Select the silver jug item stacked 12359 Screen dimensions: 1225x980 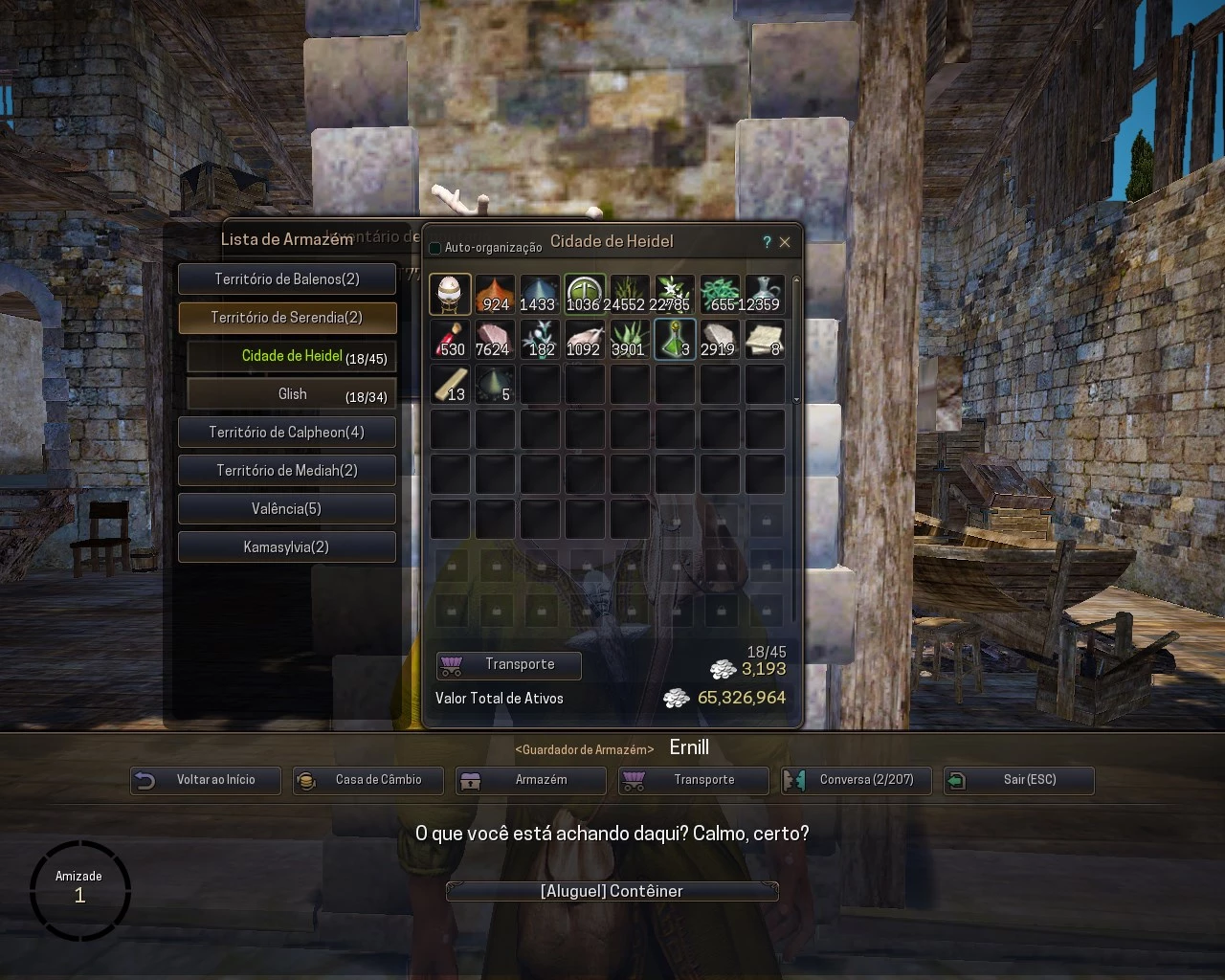click(x=765, y=293)
